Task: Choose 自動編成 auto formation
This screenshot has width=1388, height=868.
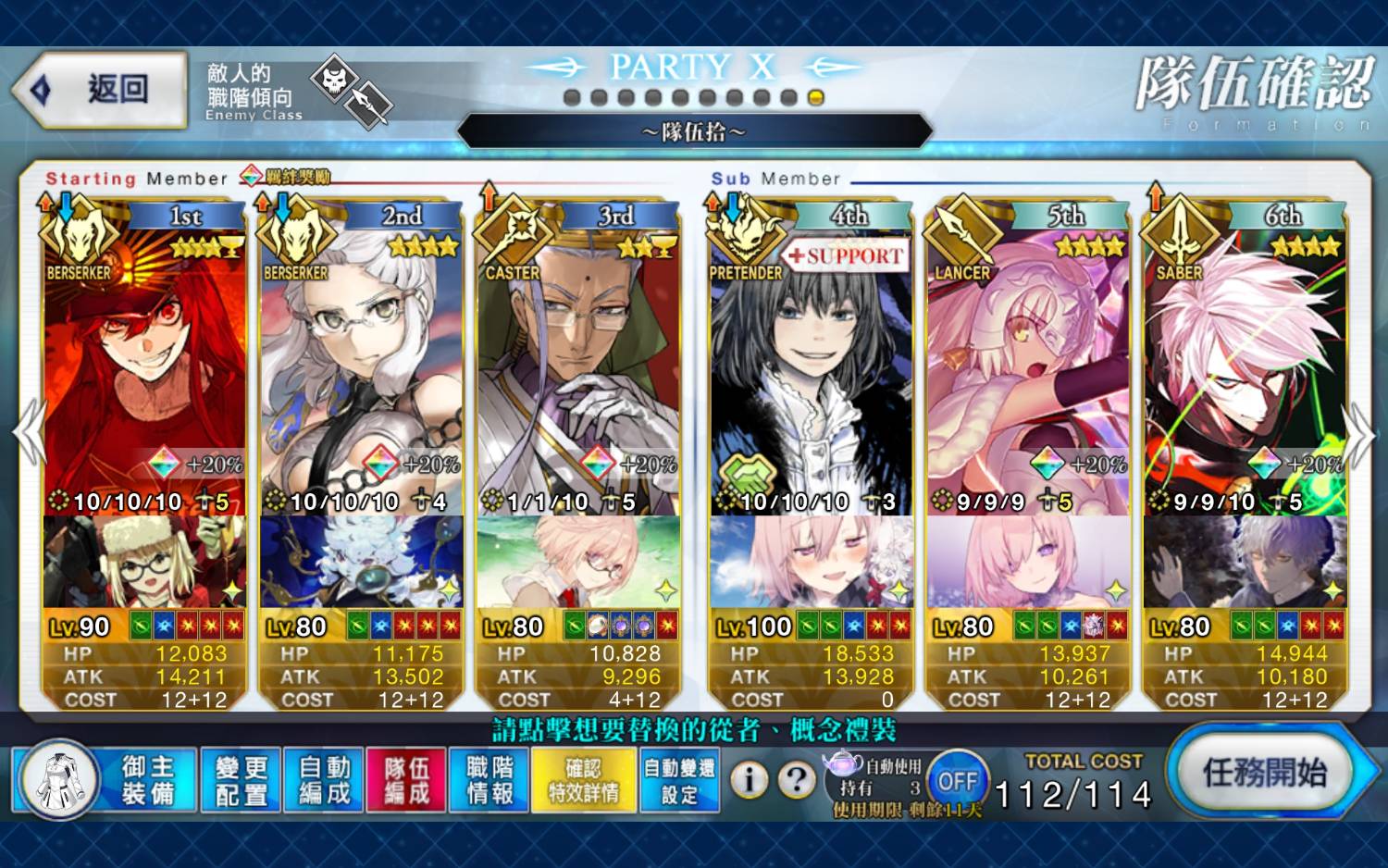Action: [324, 780]
